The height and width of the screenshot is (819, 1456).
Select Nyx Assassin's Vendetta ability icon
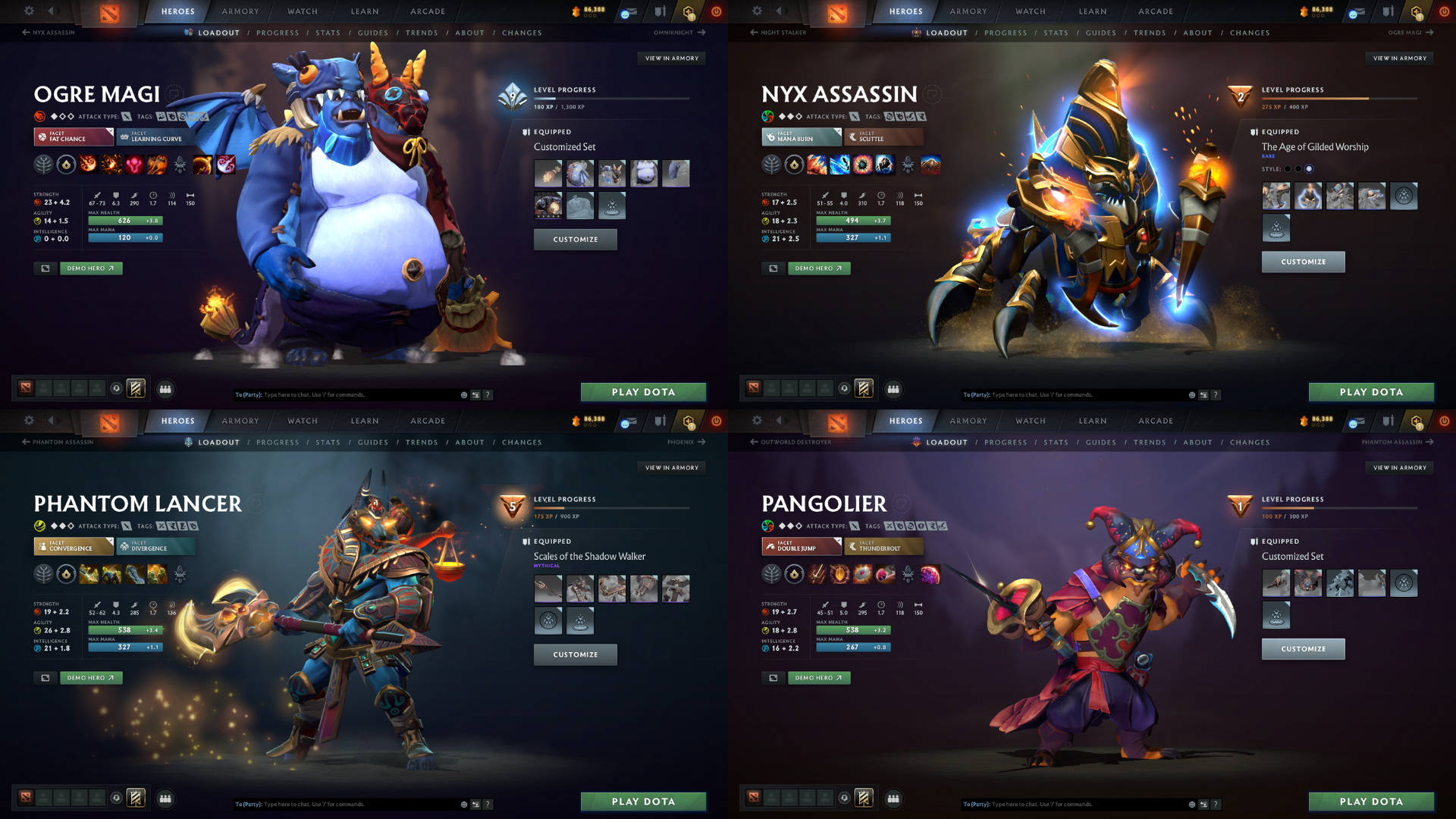point(884,165)
